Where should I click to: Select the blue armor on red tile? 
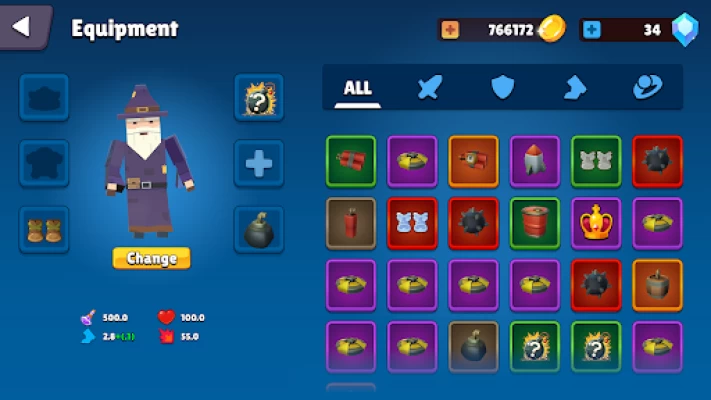(412, 222)
